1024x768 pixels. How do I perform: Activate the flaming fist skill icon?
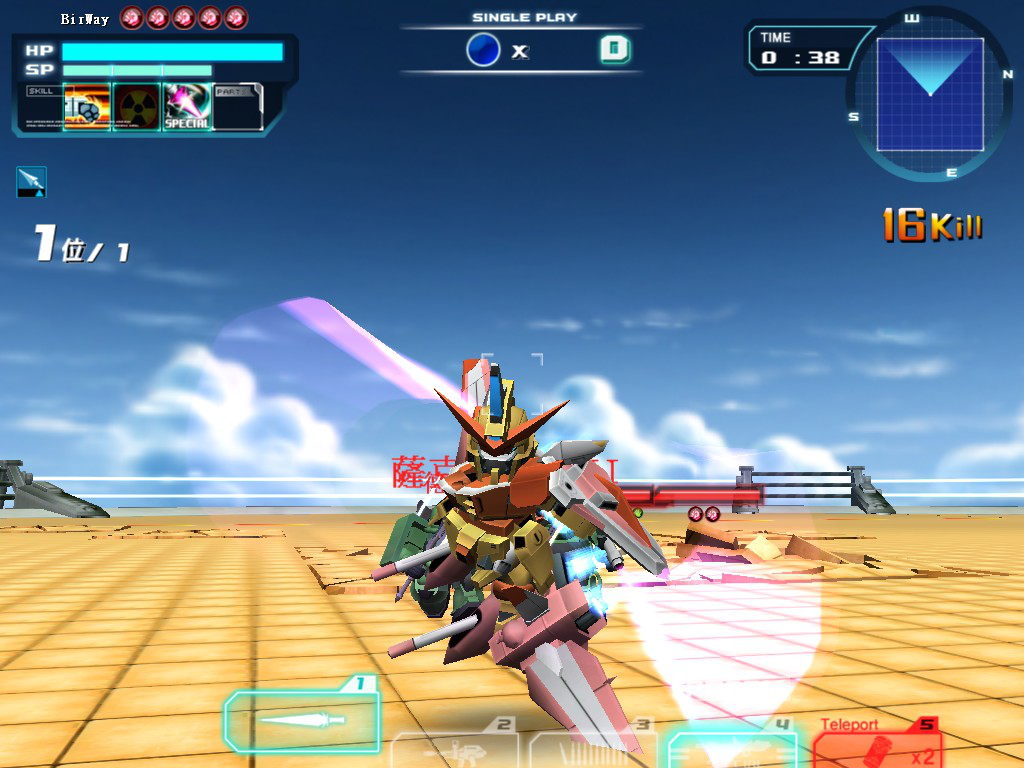[x=87, y=107]
